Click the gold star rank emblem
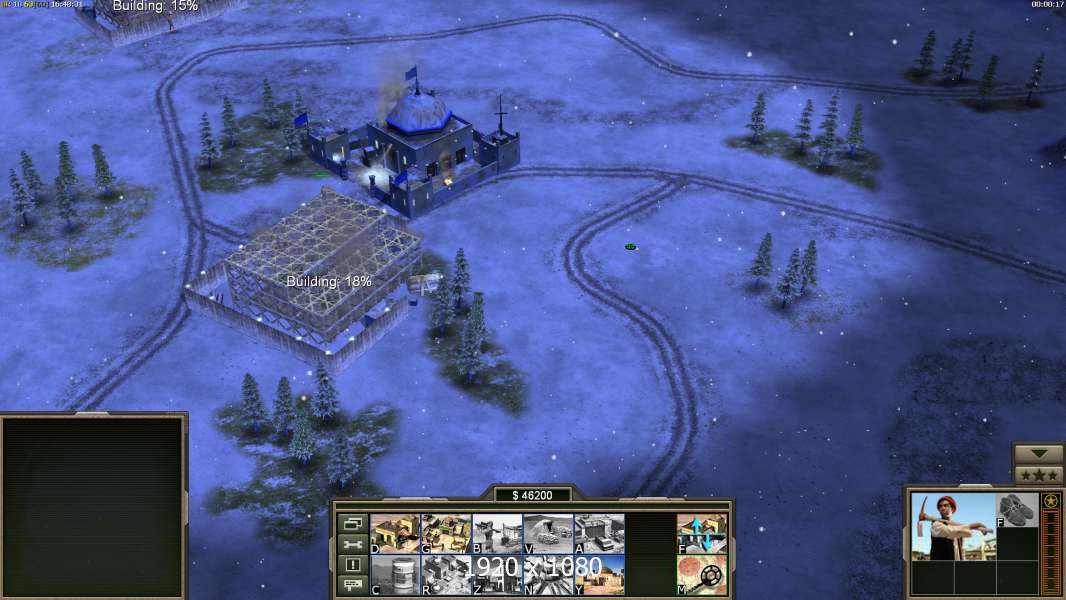Viewport: 1066px width, 600px height. [1051, 501]
